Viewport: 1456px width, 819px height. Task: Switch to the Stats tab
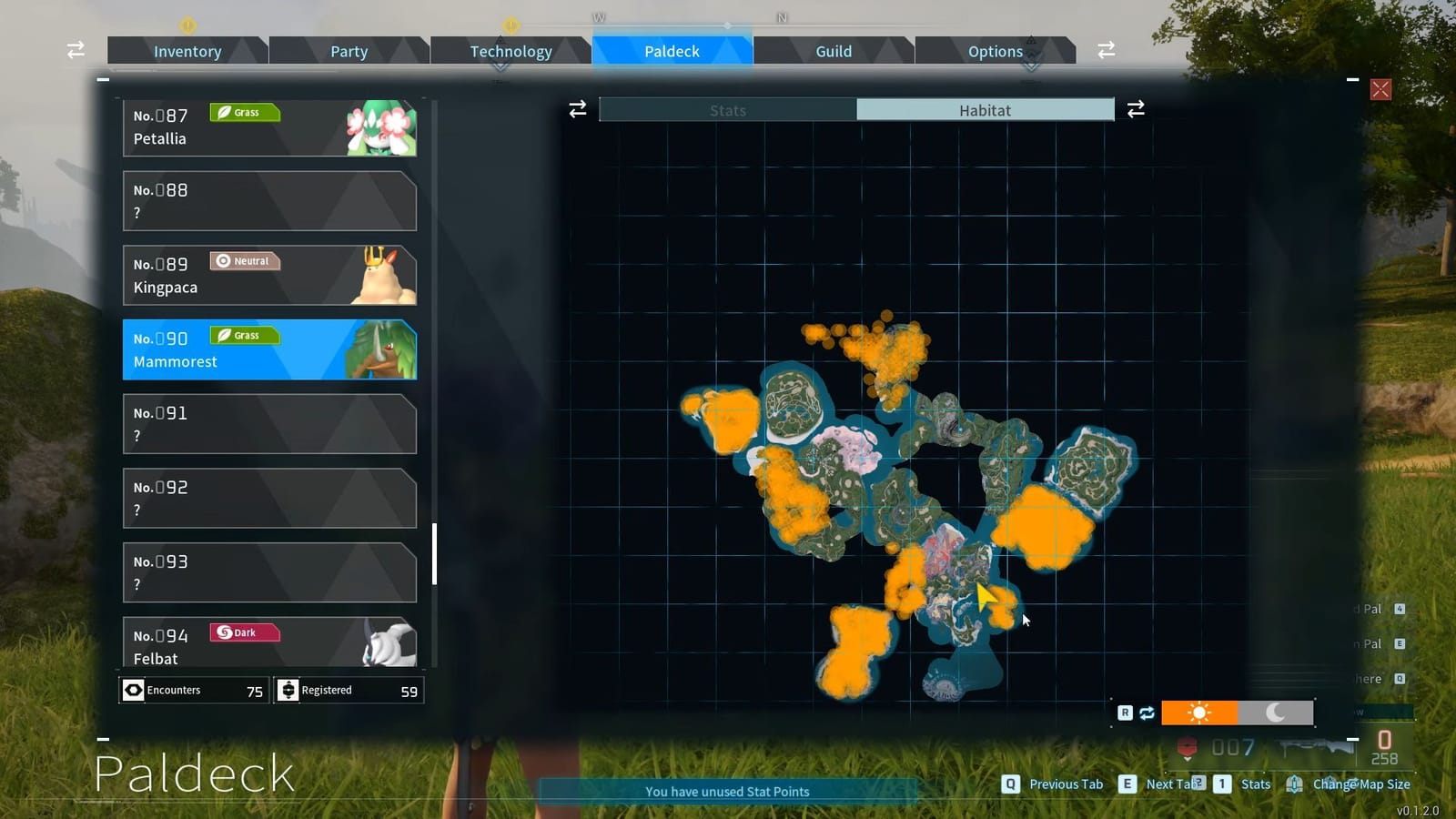point(727,109)
